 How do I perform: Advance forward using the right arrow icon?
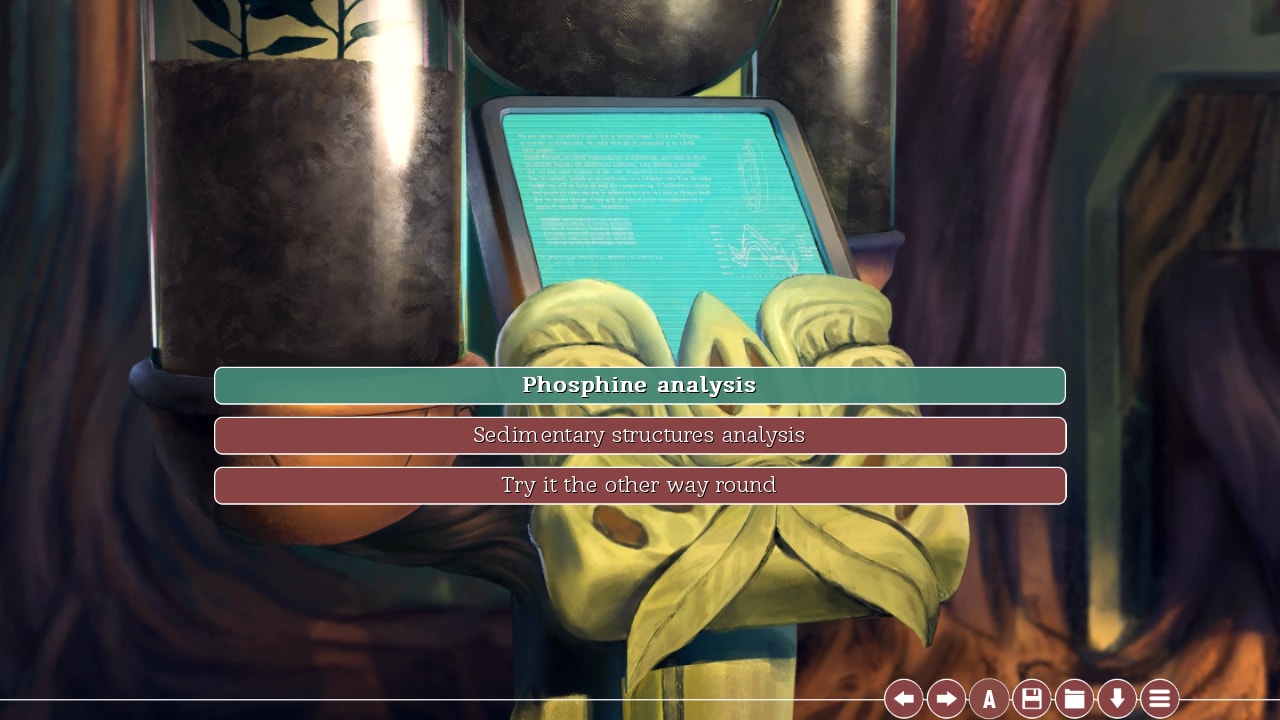pos(945,698)
